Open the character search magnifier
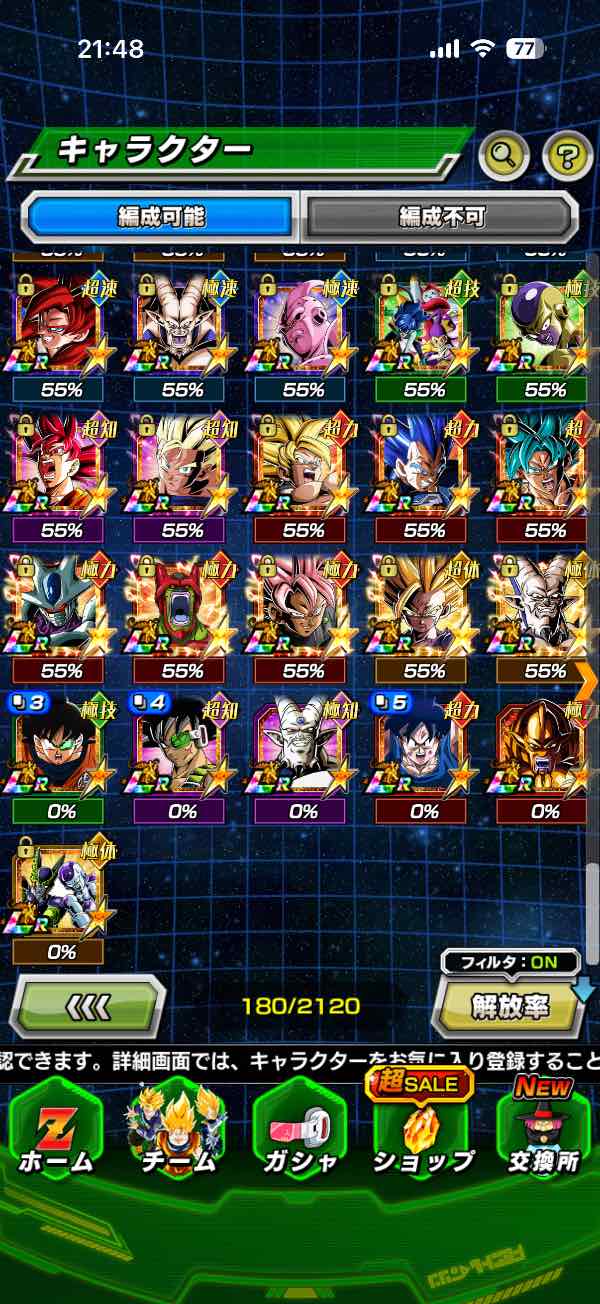The image size is (600, 1304). [504, 154]
